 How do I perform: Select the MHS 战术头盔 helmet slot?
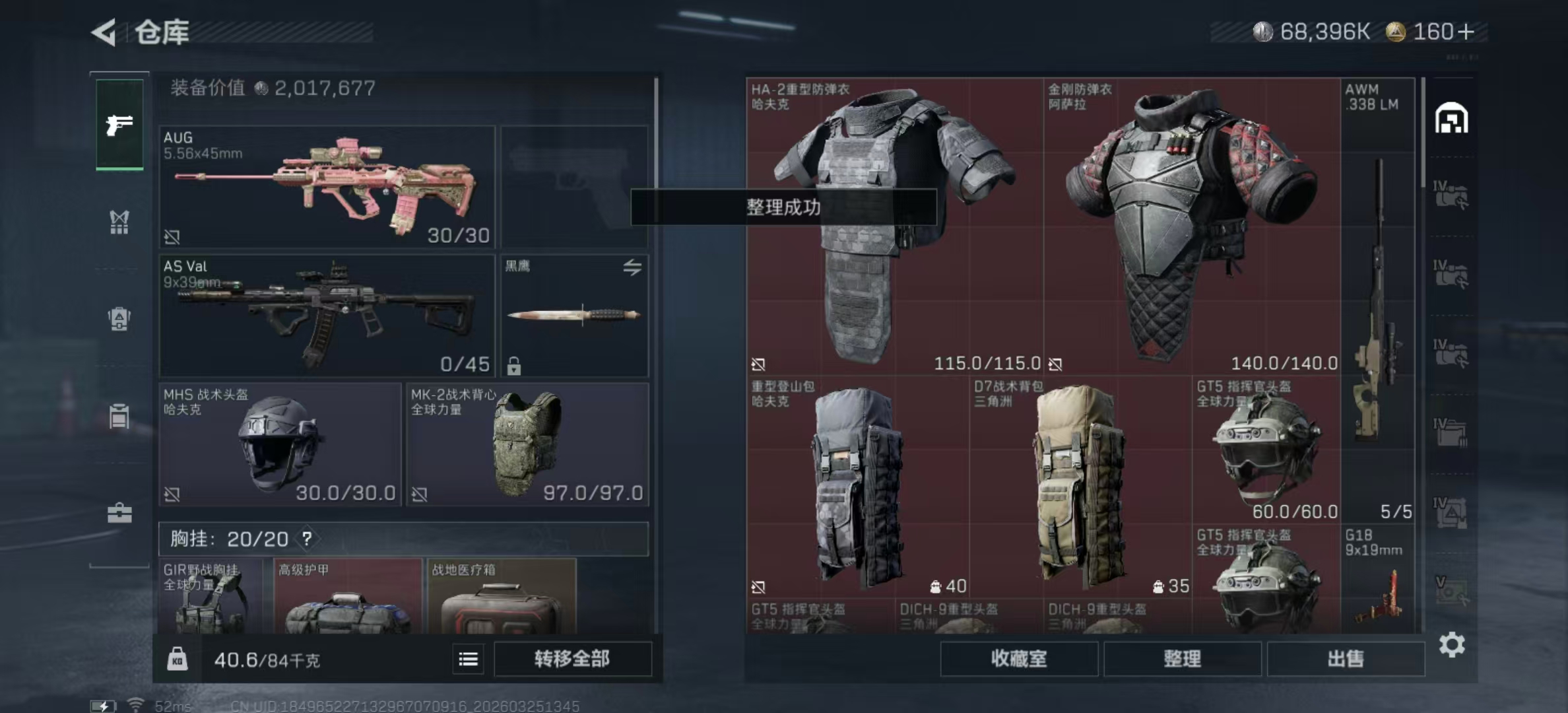click(280, 444)
